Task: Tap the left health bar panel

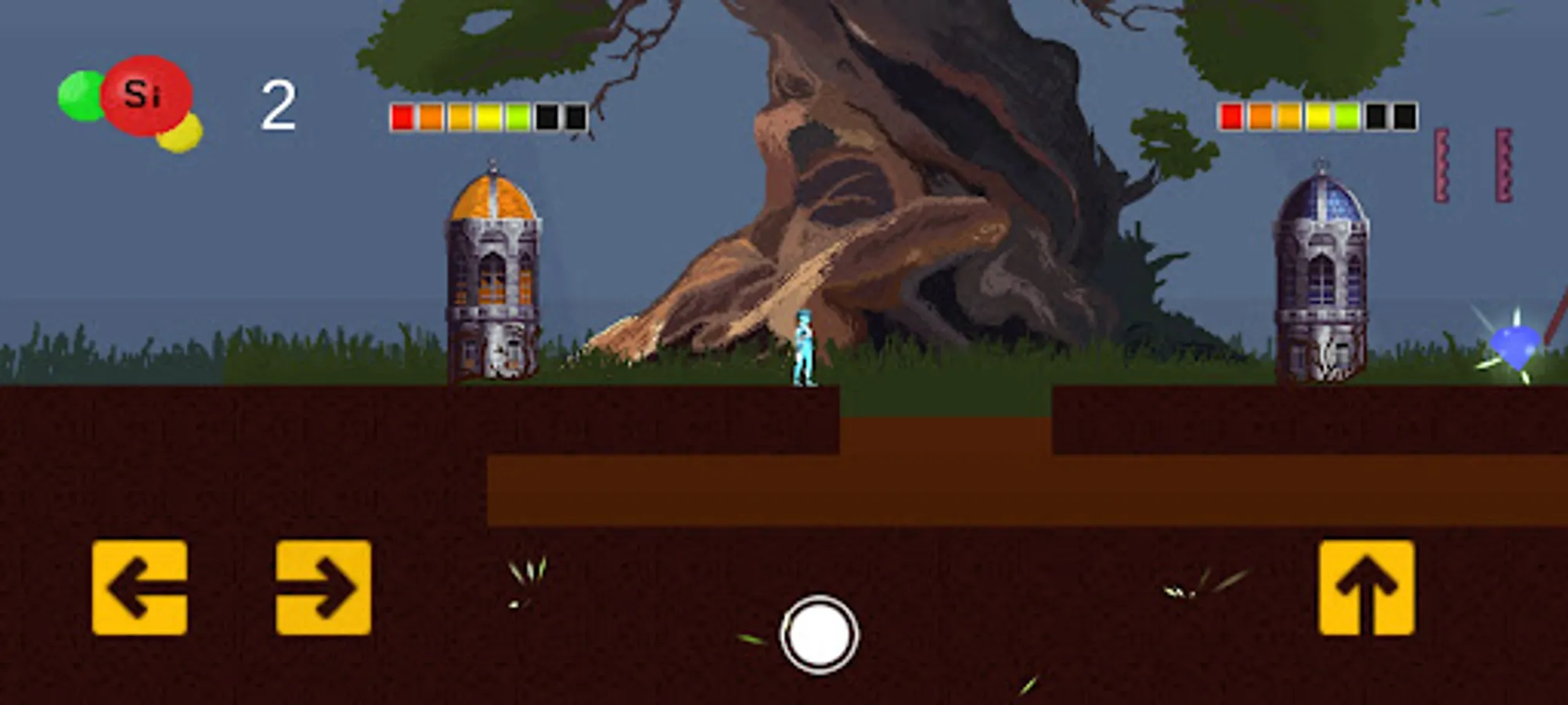Action: [489, 117]
